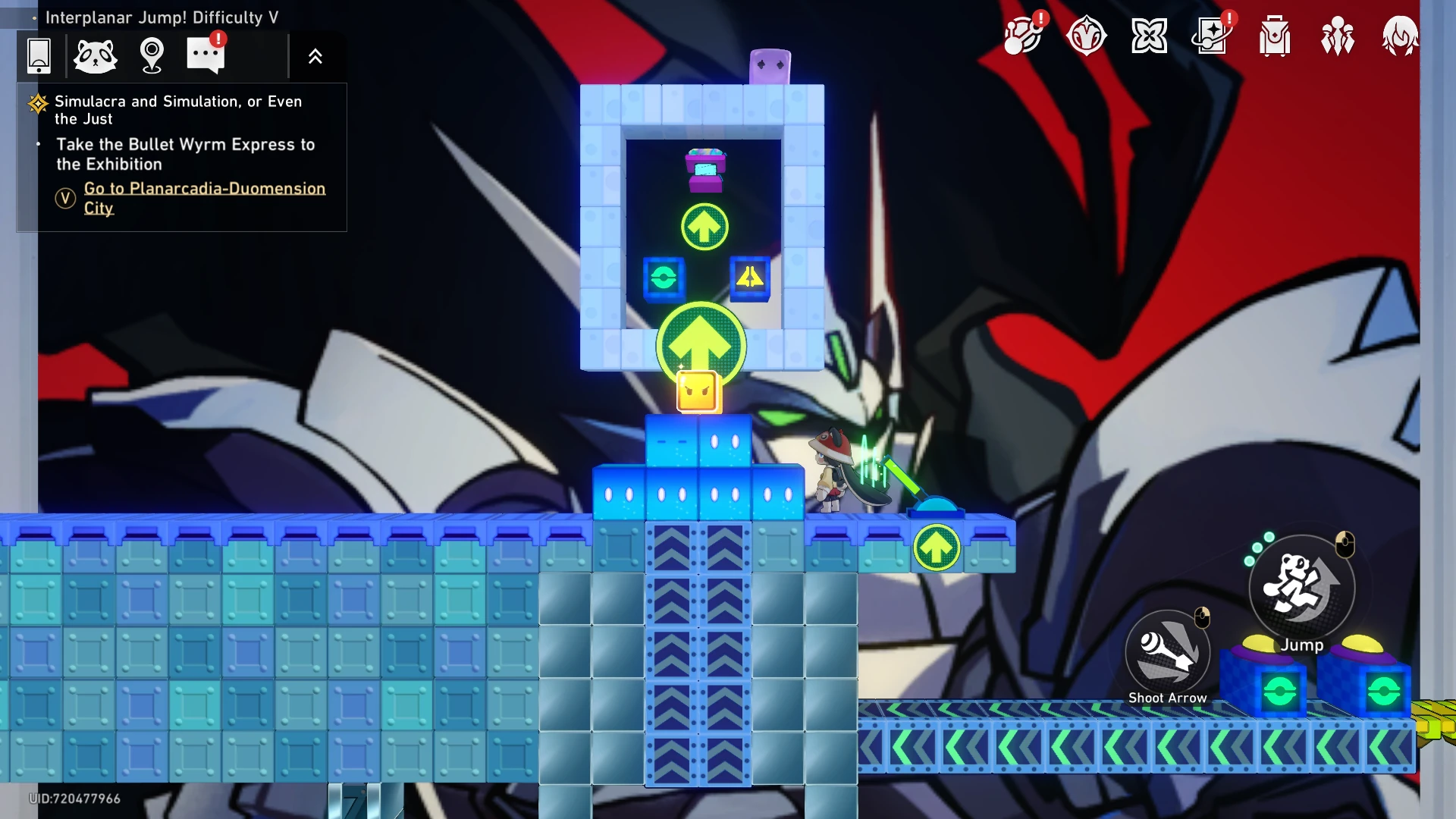The height and width of the screenshot is (819, 1456).
Task: Collapse the top-left toolbar with double arrows
Action: coord(315,56)
